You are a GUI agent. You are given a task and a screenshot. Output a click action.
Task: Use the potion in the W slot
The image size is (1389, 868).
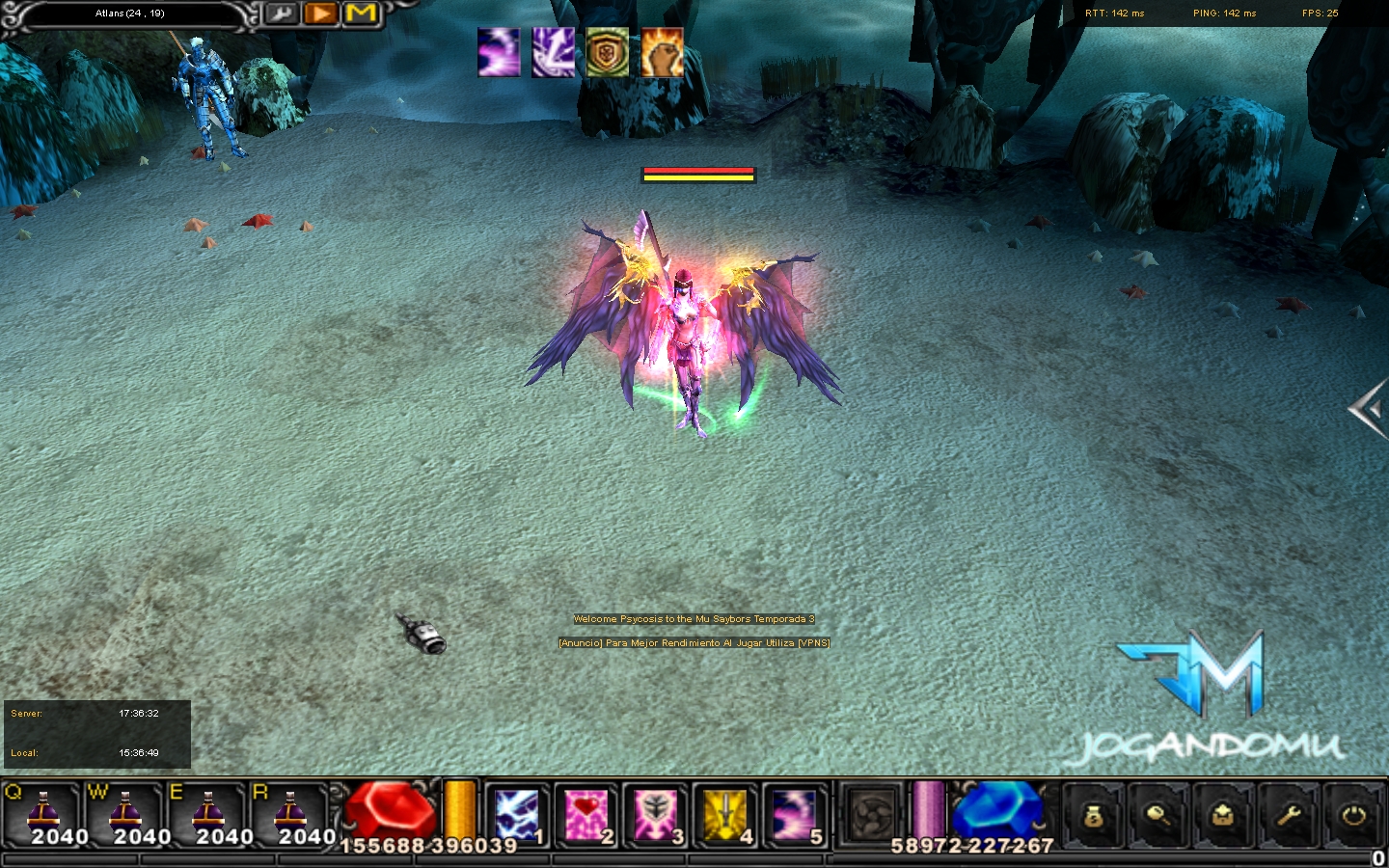point(125,815)
